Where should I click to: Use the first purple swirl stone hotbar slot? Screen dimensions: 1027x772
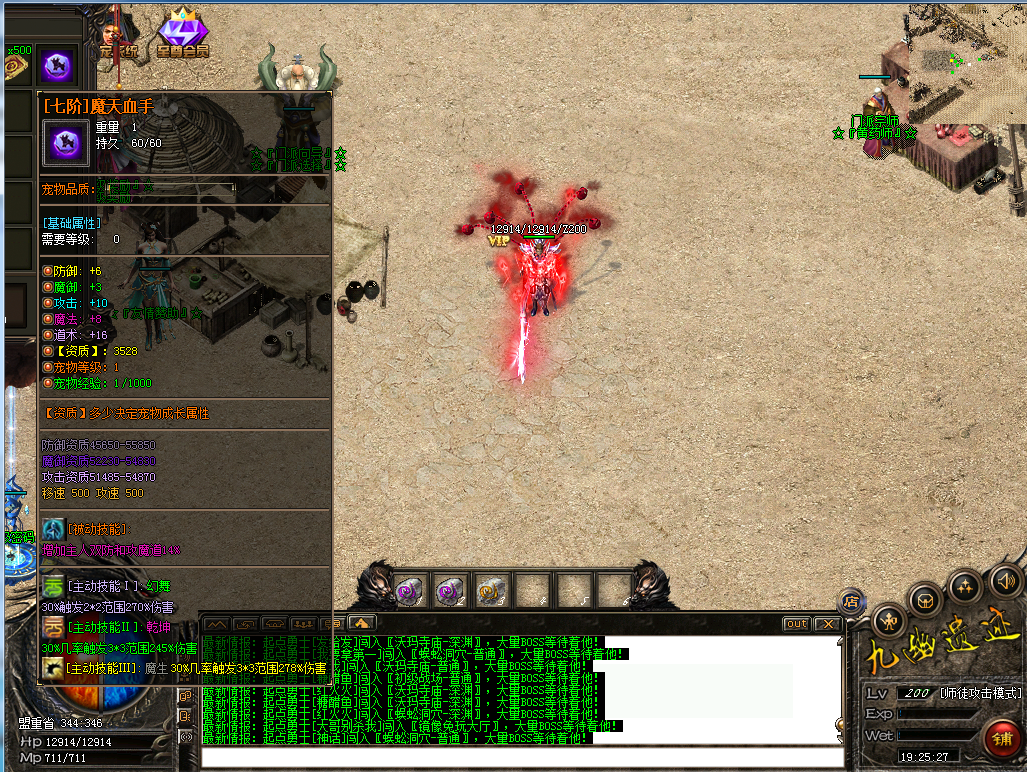410,589
